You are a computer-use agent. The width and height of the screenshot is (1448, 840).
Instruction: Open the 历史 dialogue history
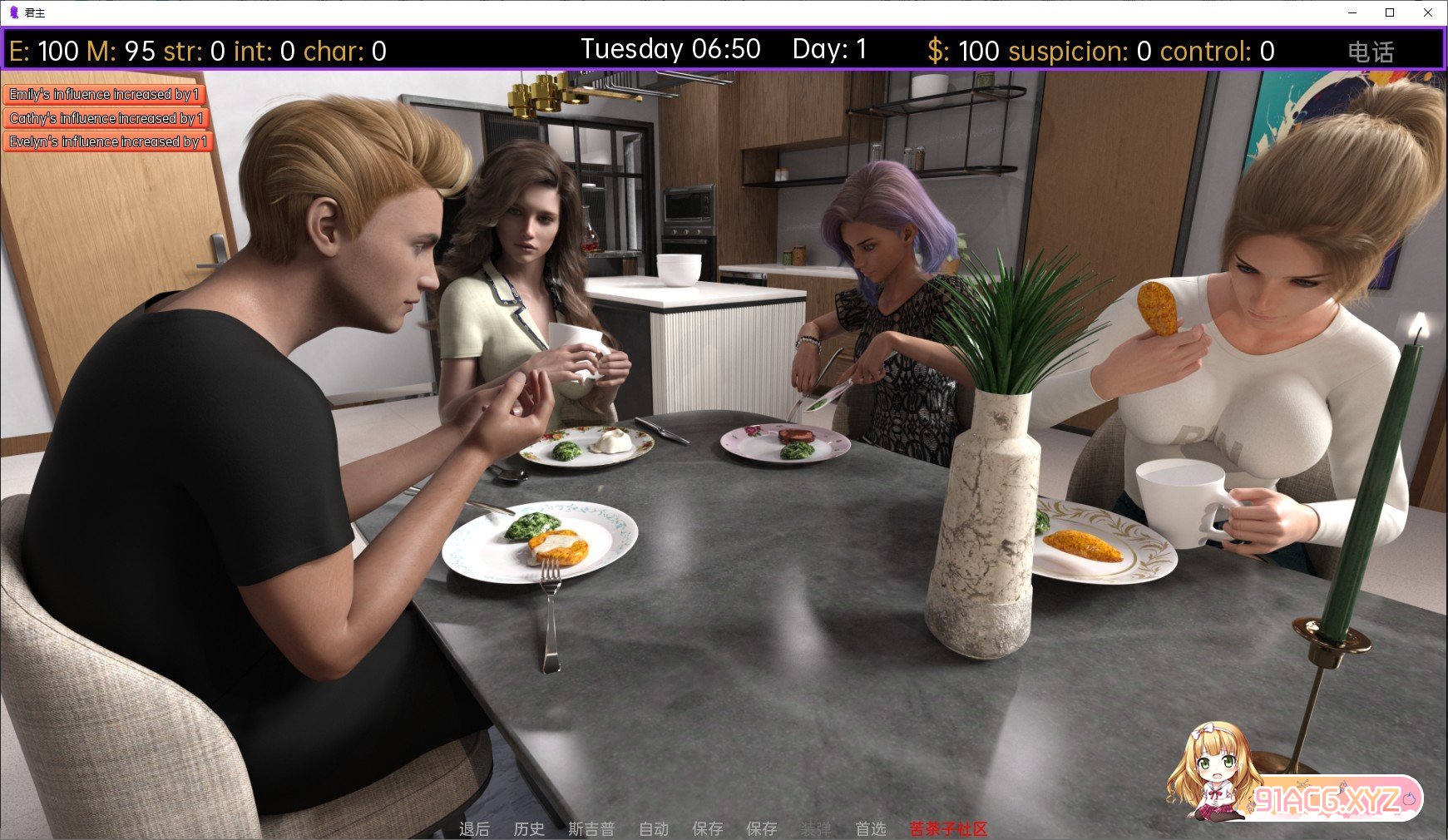pyautogui.click(x=529, y=828)
